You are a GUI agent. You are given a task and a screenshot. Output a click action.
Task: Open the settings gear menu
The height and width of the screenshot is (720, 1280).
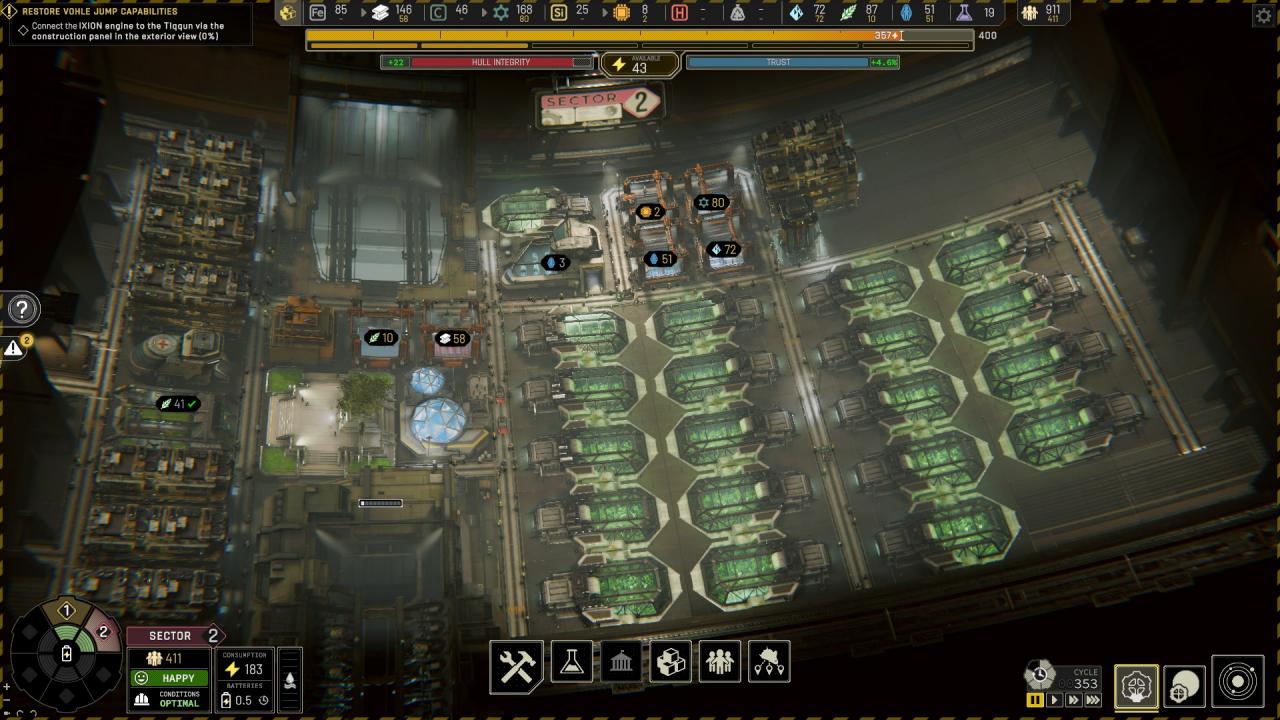[1262, 15]
